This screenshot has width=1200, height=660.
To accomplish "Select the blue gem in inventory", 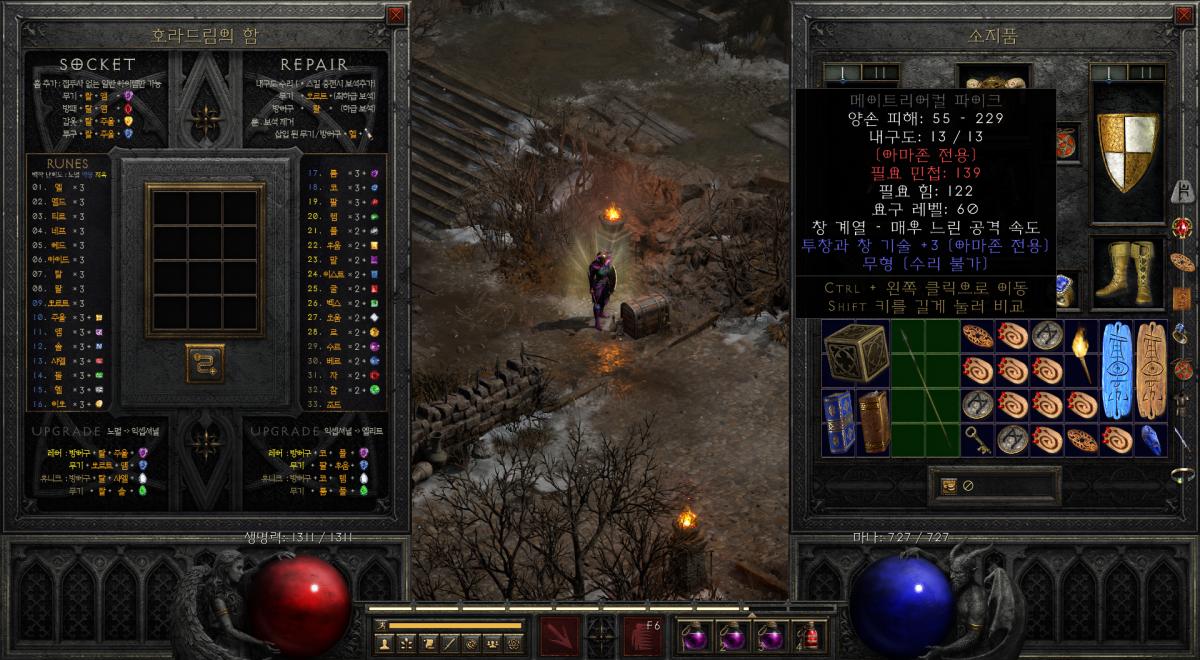I will (x=1150, y=439).
